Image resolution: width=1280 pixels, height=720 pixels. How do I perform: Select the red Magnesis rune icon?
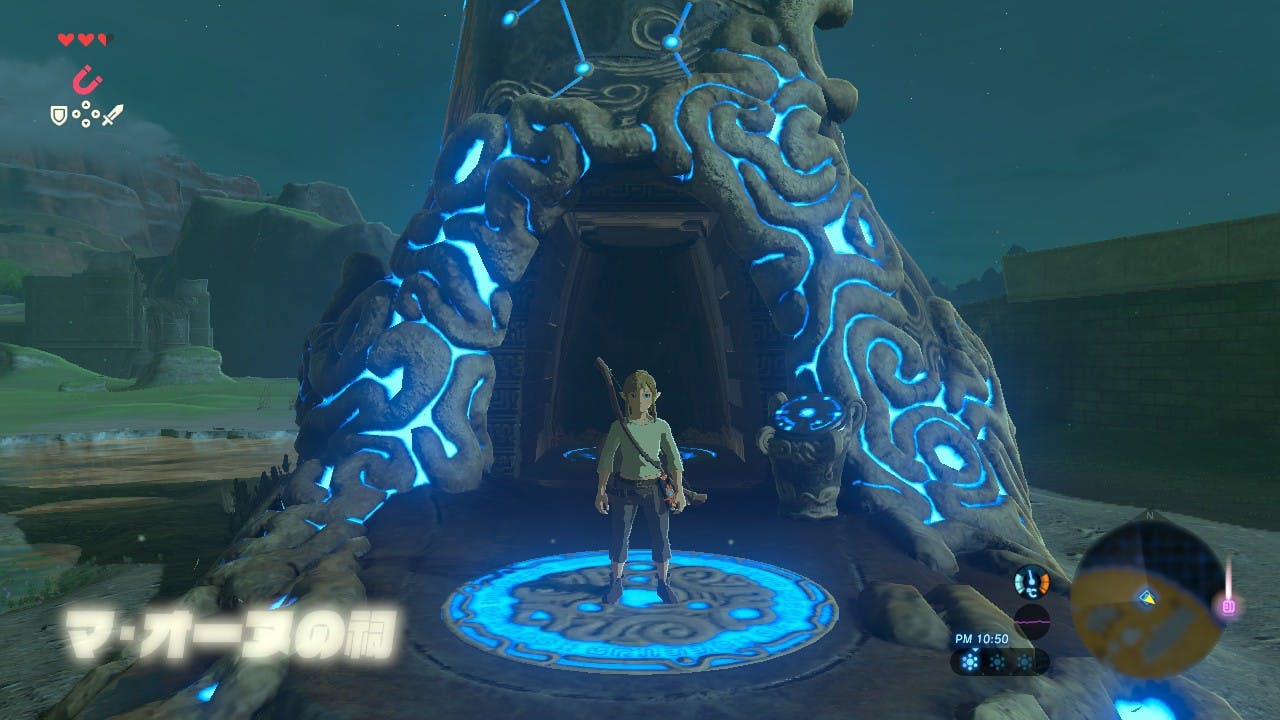86,78
